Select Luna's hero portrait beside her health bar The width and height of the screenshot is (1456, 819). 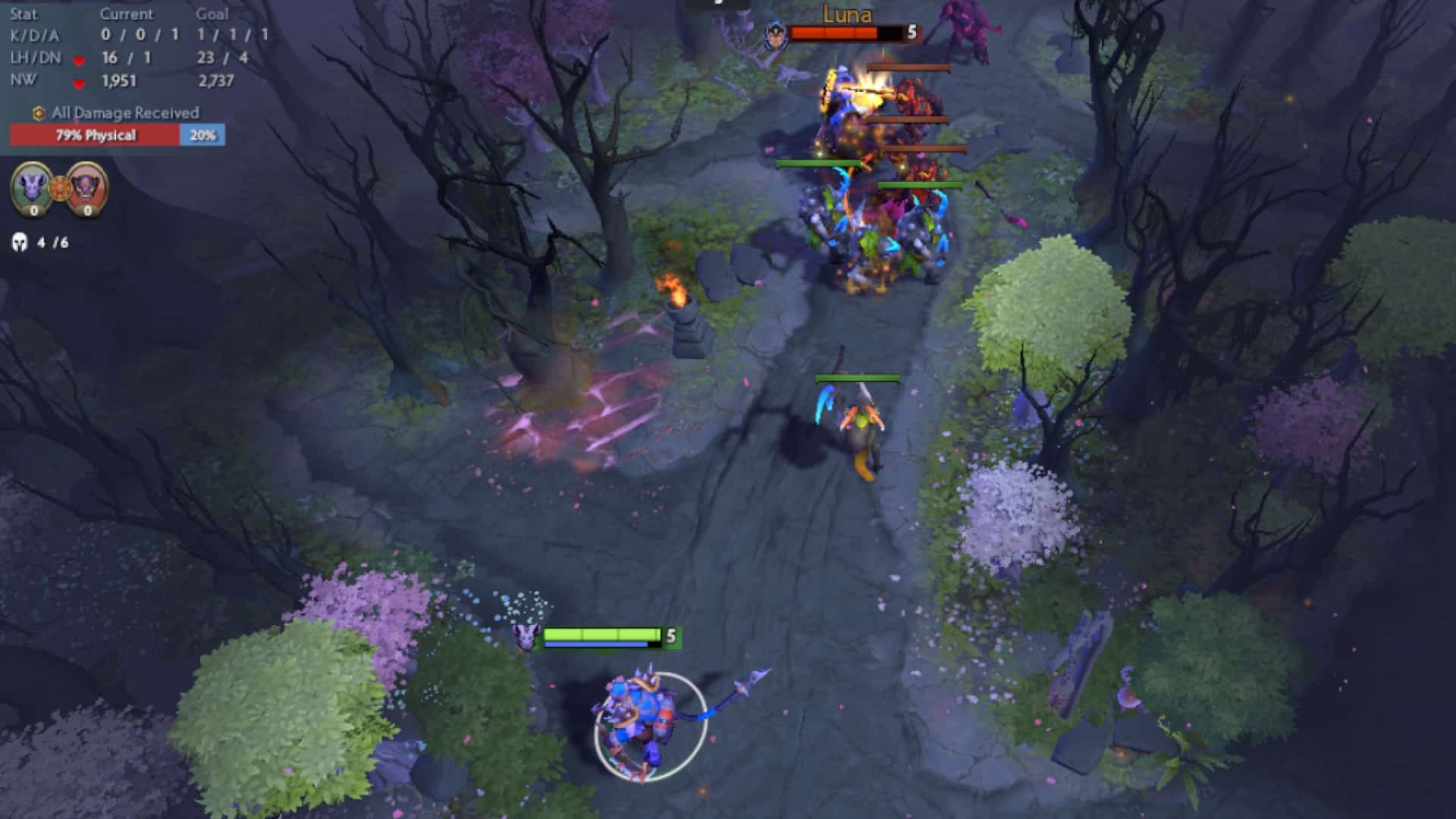click(775, 33)
